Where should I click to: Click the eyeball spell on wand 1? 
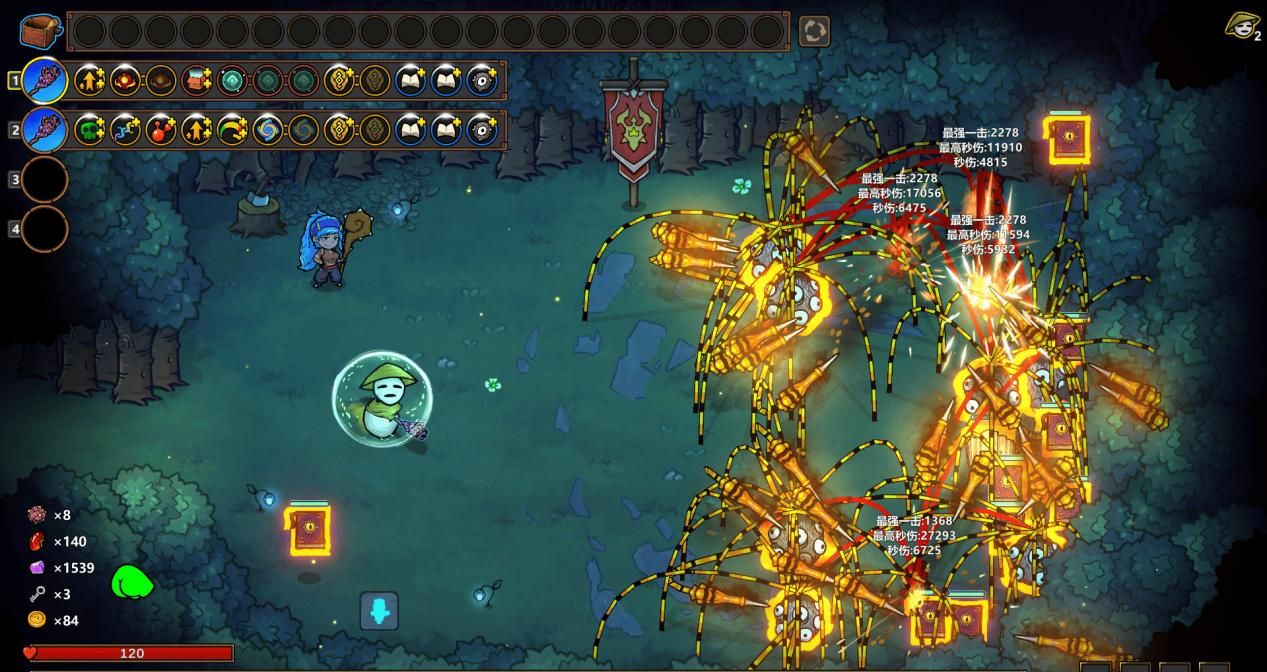(482, 80)
